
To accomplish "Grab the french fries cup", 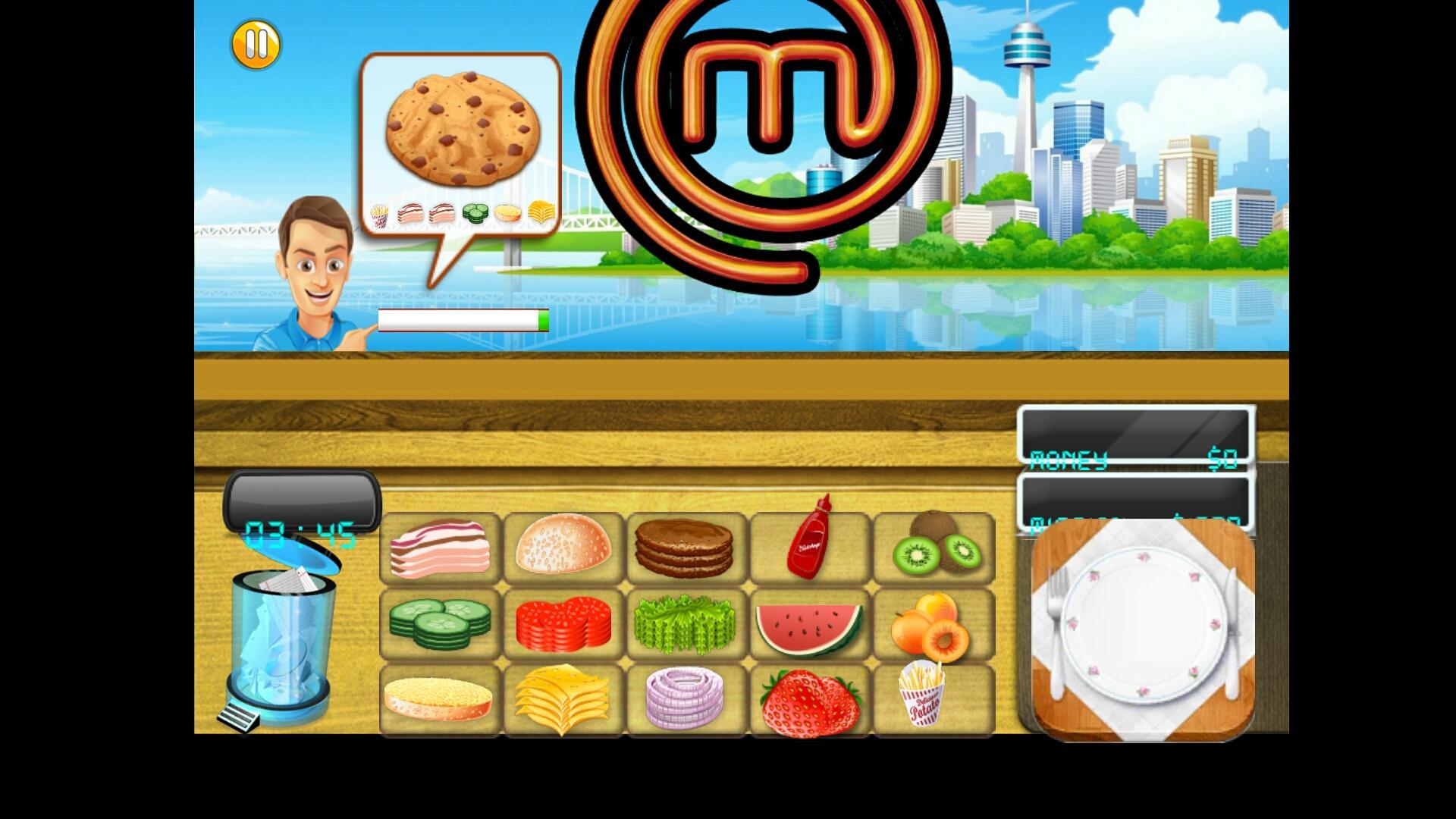I will pos(934,698).
